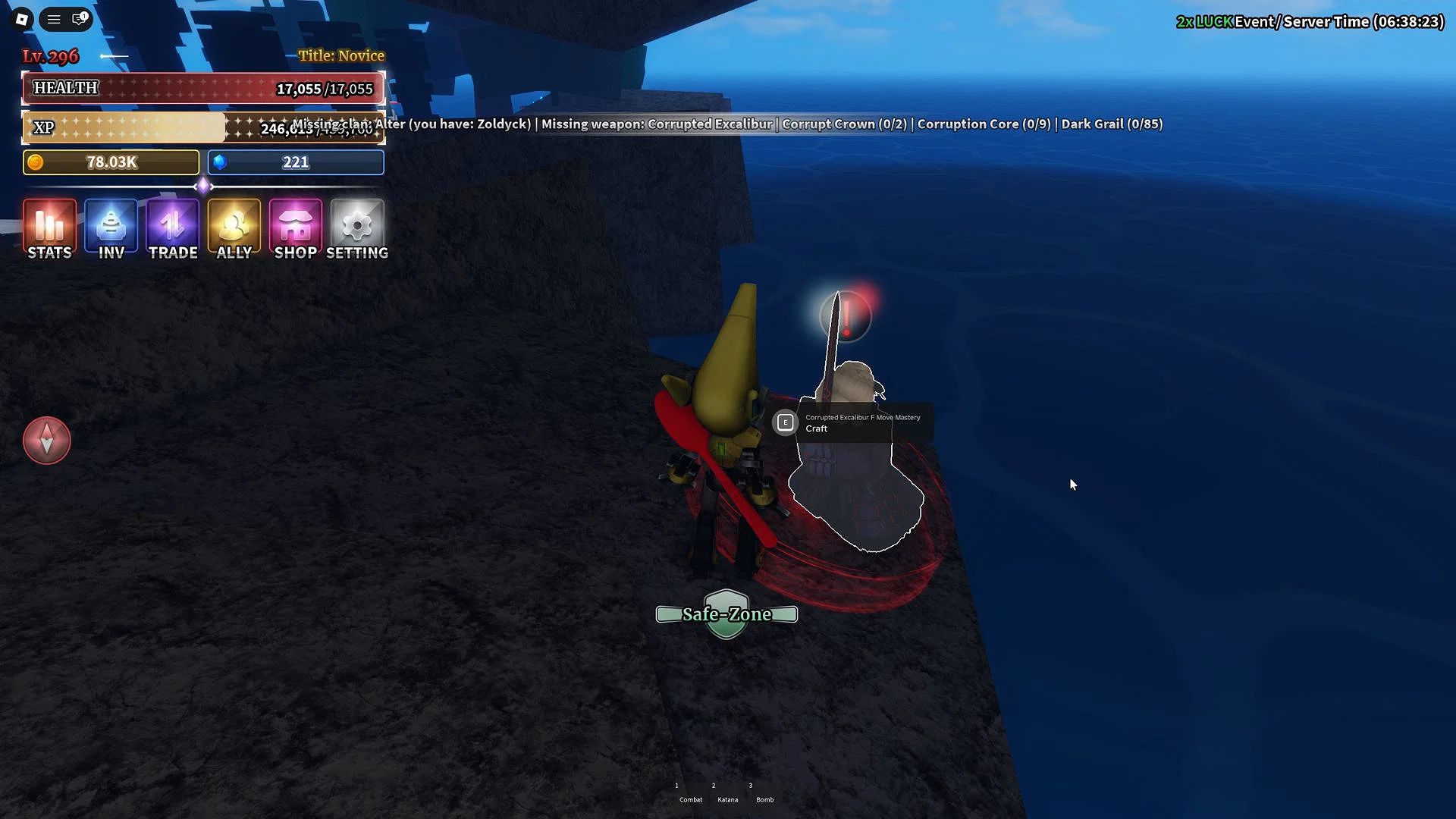Click the compass navigation icon
This screenshot has height=819, width=1456.
point(46,440)
